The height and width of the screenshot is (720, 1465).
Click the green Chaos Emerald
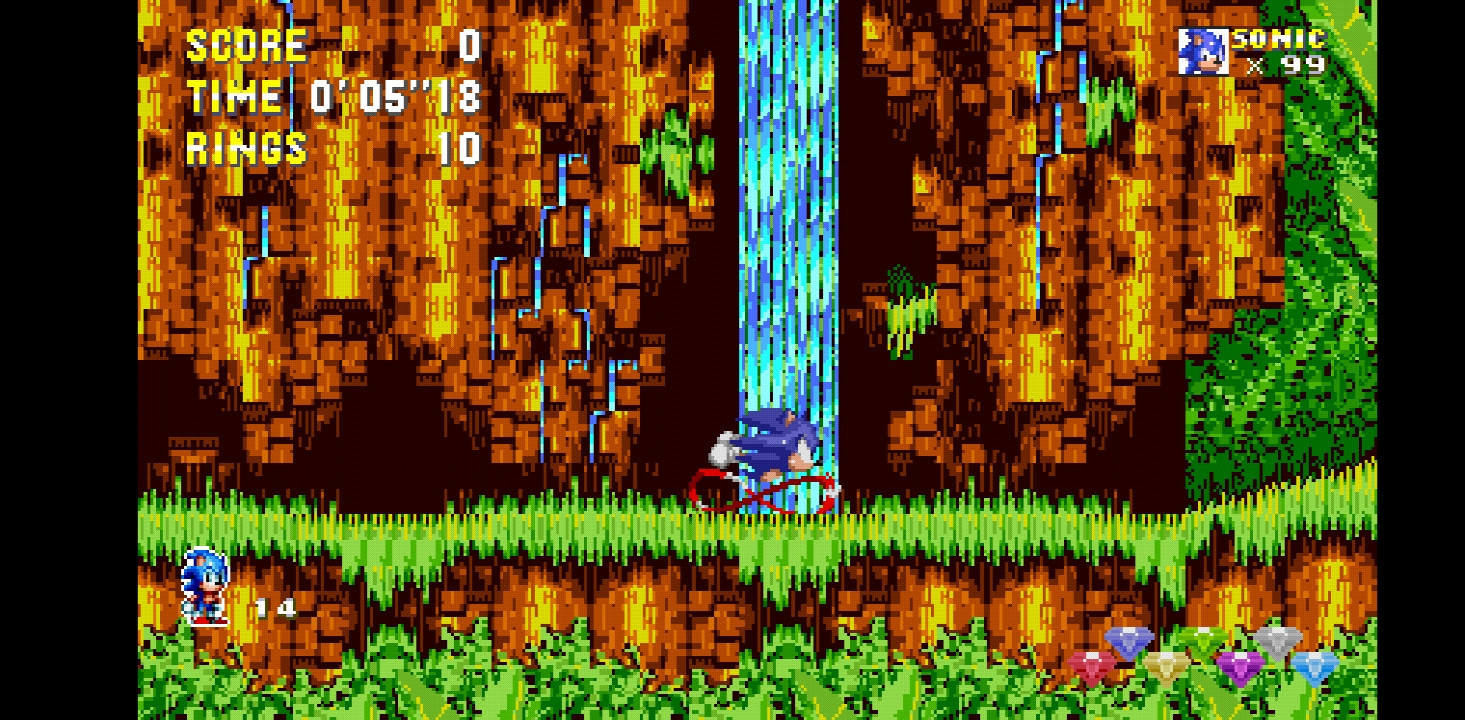tap(1202, 637)
